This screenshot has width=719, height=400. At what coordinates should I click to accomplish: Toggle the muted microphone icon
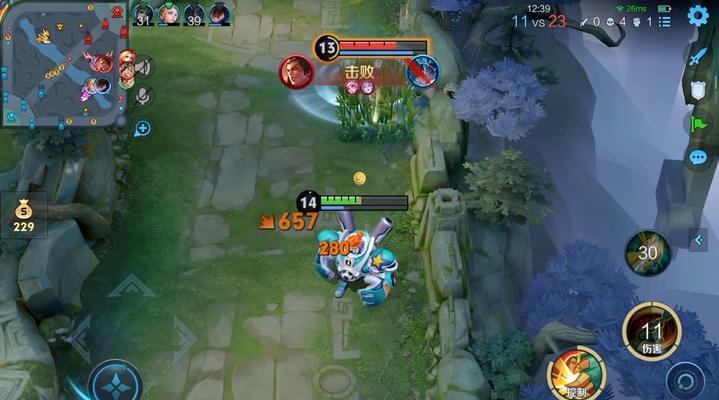click(143, 96)
